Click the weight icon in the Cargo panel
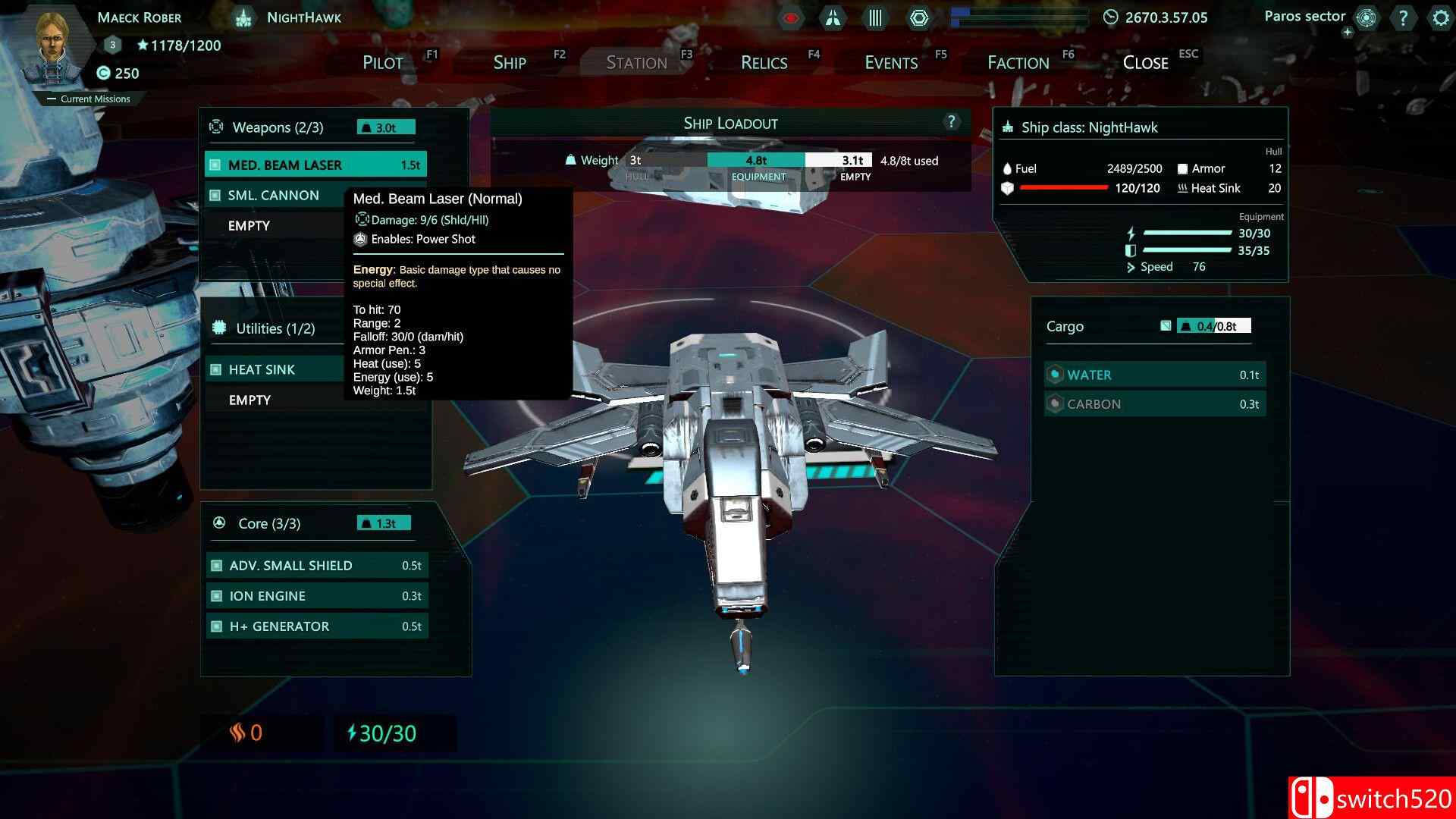 coord(1184,325)
